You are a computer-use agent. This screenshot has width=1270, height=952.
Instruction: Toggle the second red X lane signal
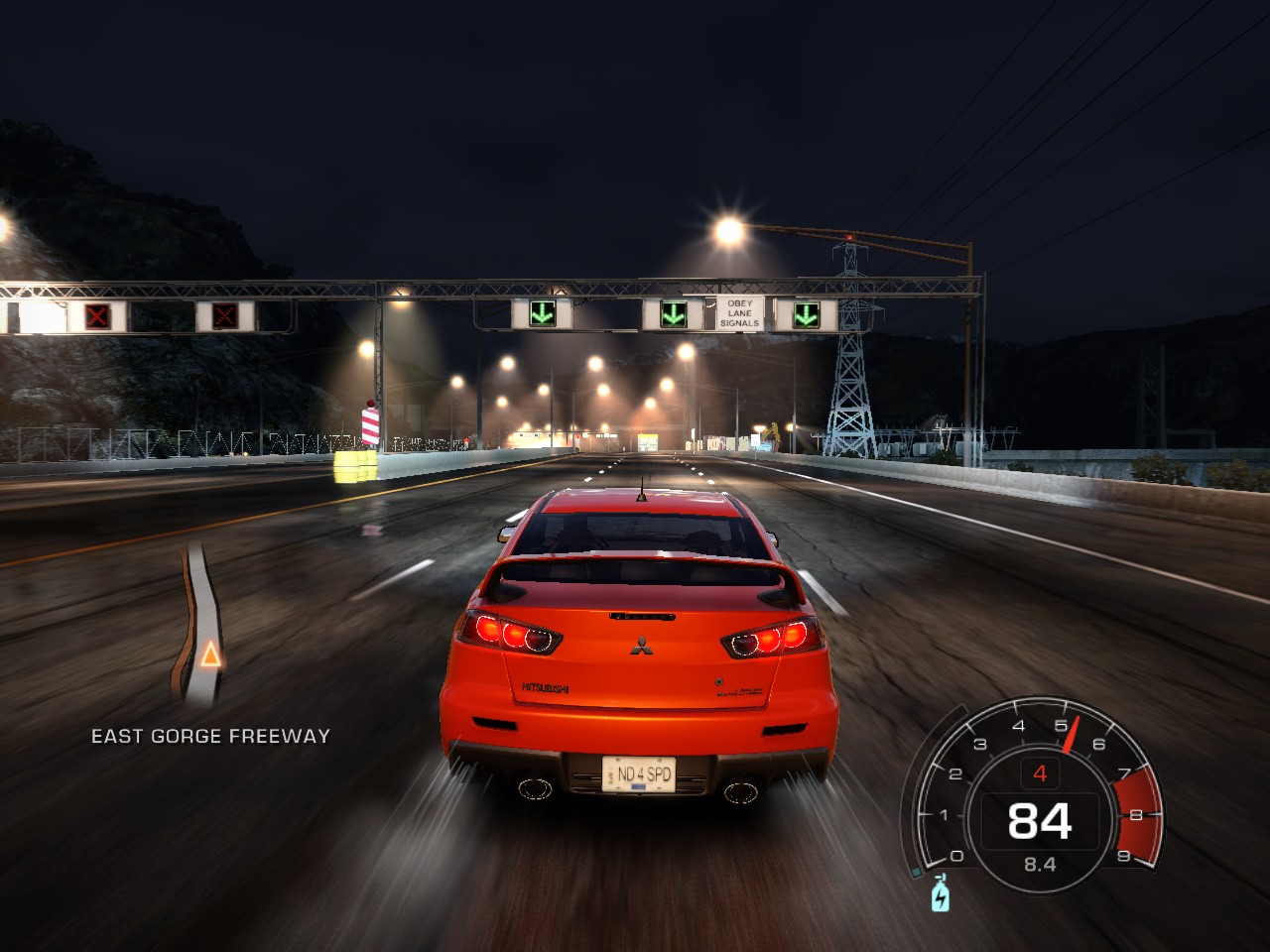pos(222,313)
